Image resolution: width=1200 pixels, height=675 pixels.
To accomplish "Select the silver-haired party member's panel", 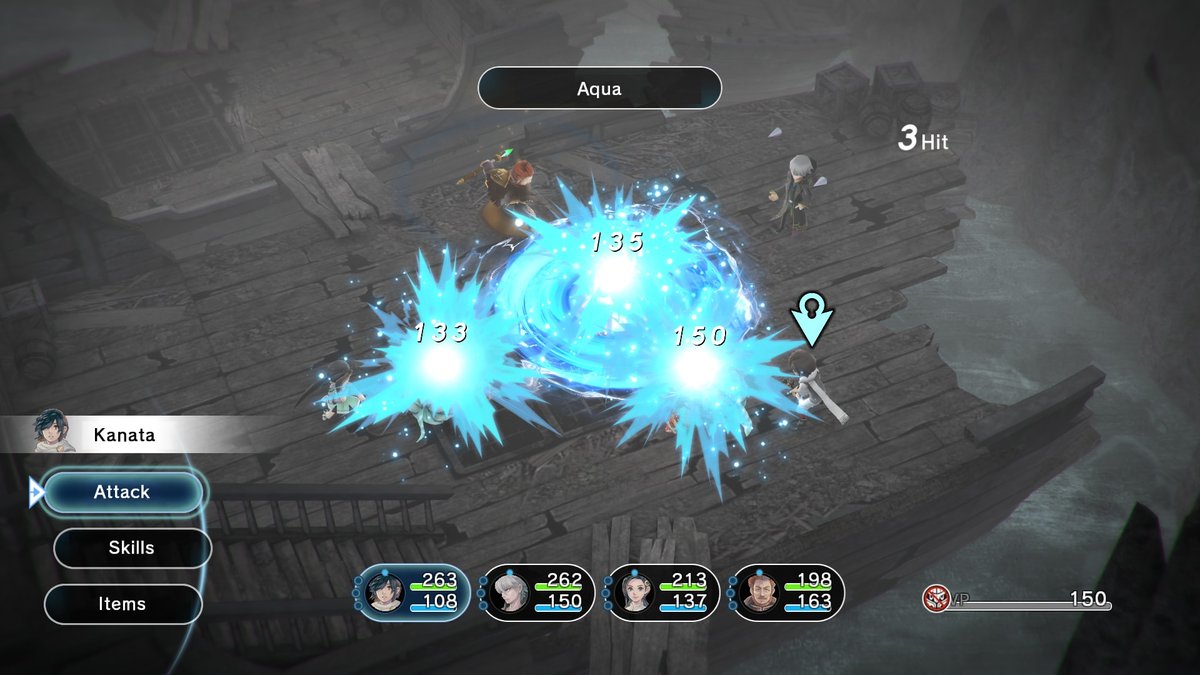I will click(x=538, y=592).
